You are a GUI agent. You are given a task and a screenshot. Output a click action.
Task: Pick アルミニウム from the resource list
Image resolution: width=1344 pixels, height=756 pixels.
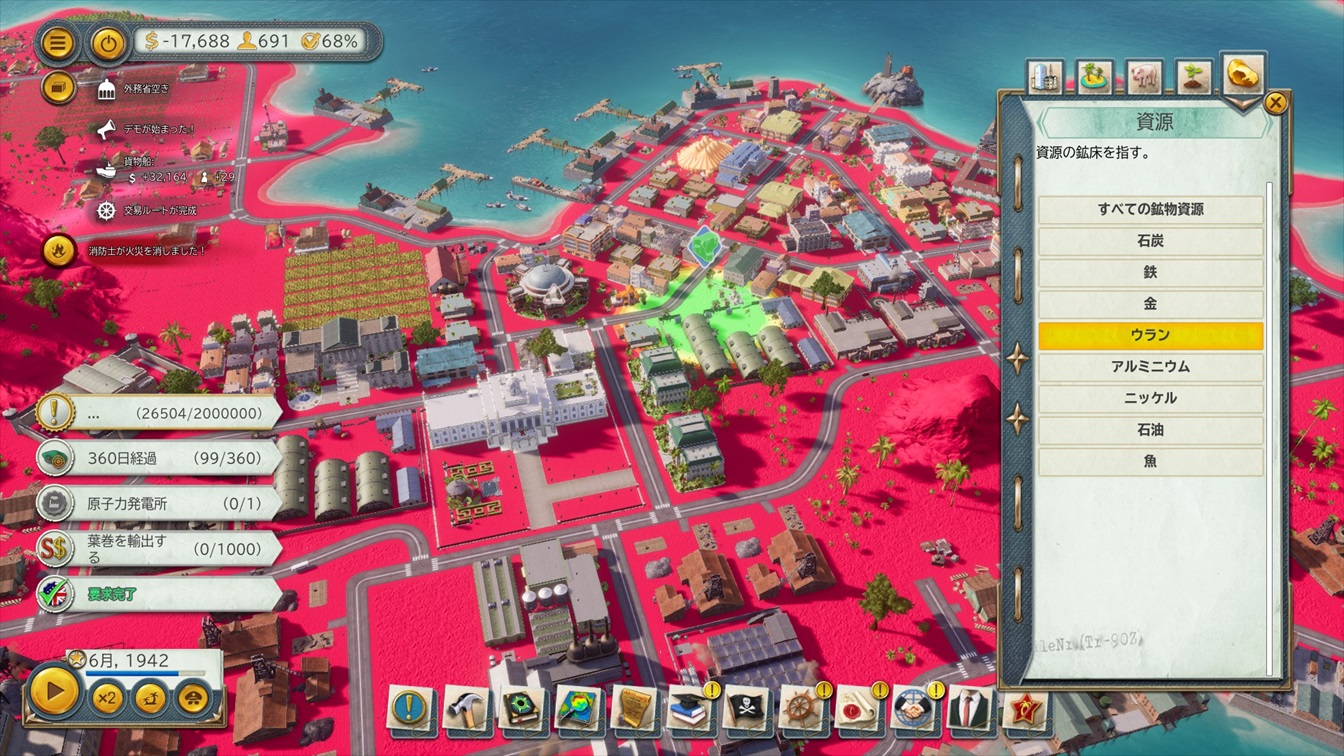point(1150,367)
